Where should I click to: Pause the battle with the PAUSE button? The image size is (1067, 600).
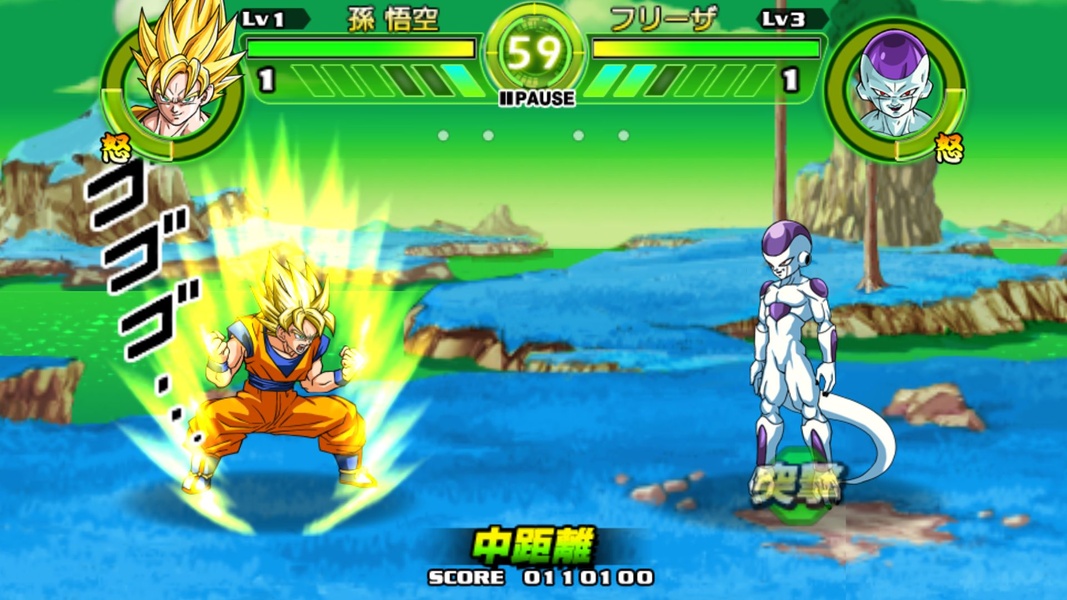[536, 98]
